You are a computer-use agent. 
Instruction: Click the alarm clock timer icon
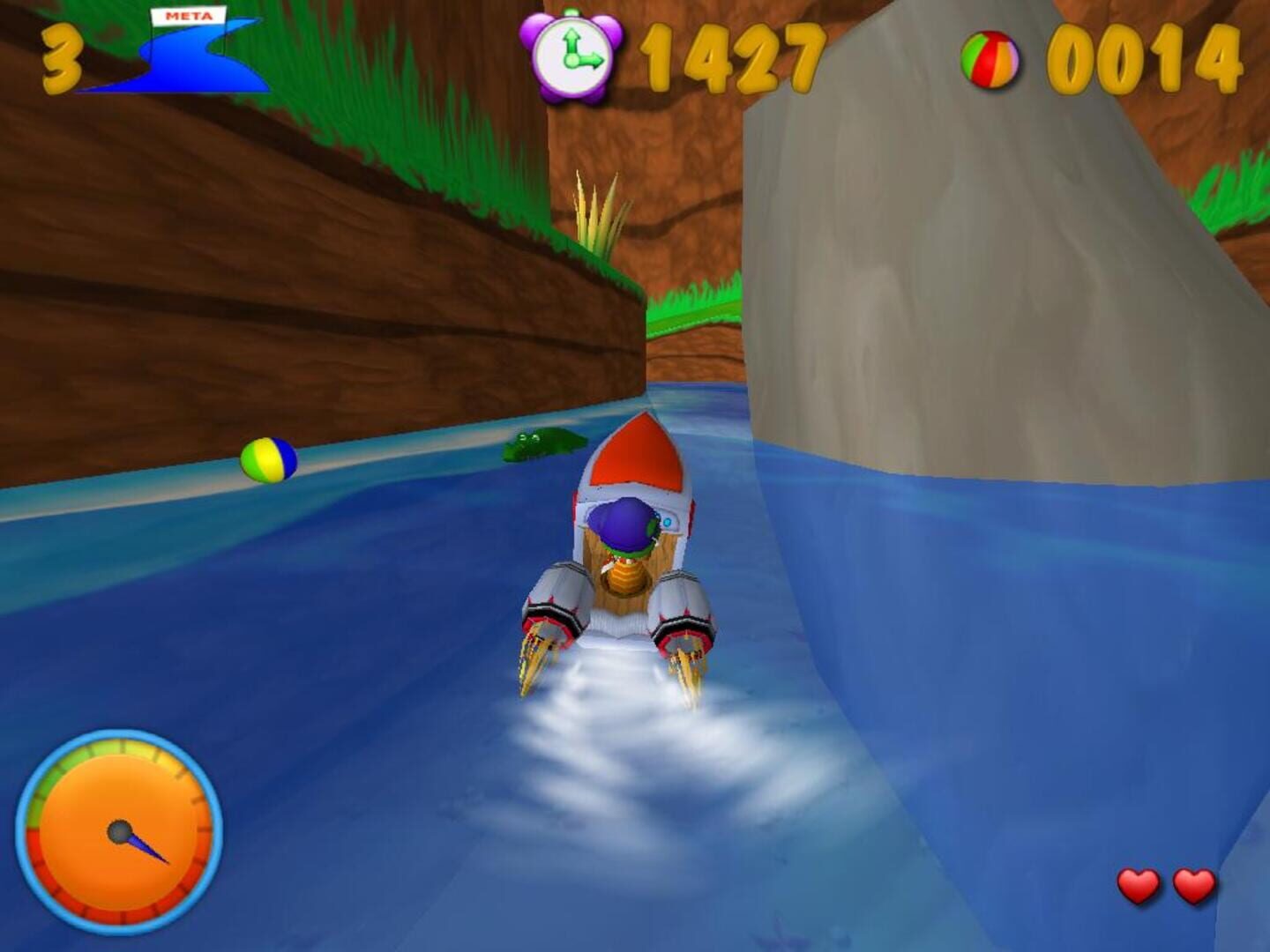coord(572,55)
